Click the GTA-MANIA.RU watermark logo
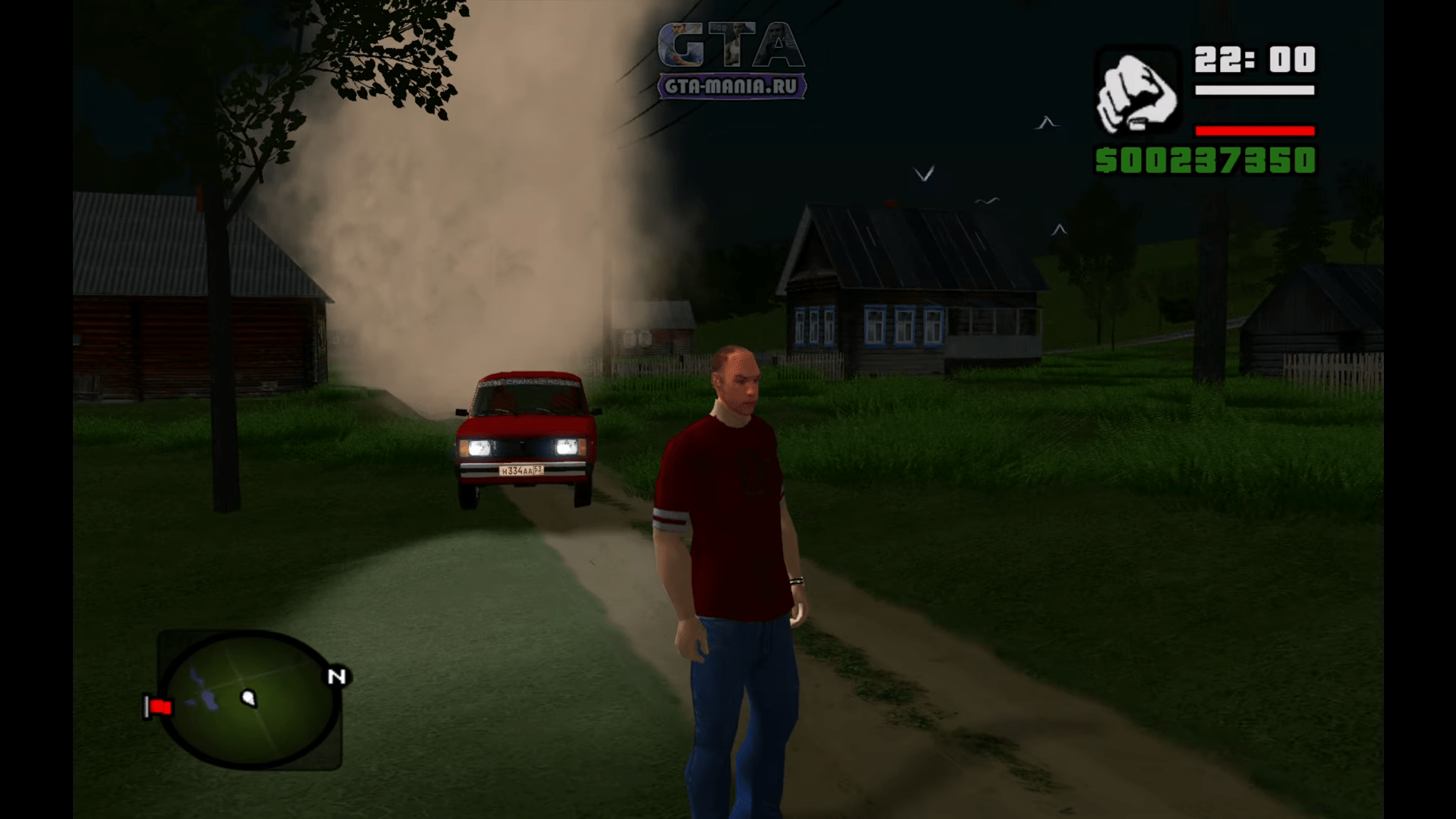 (731, 61)
